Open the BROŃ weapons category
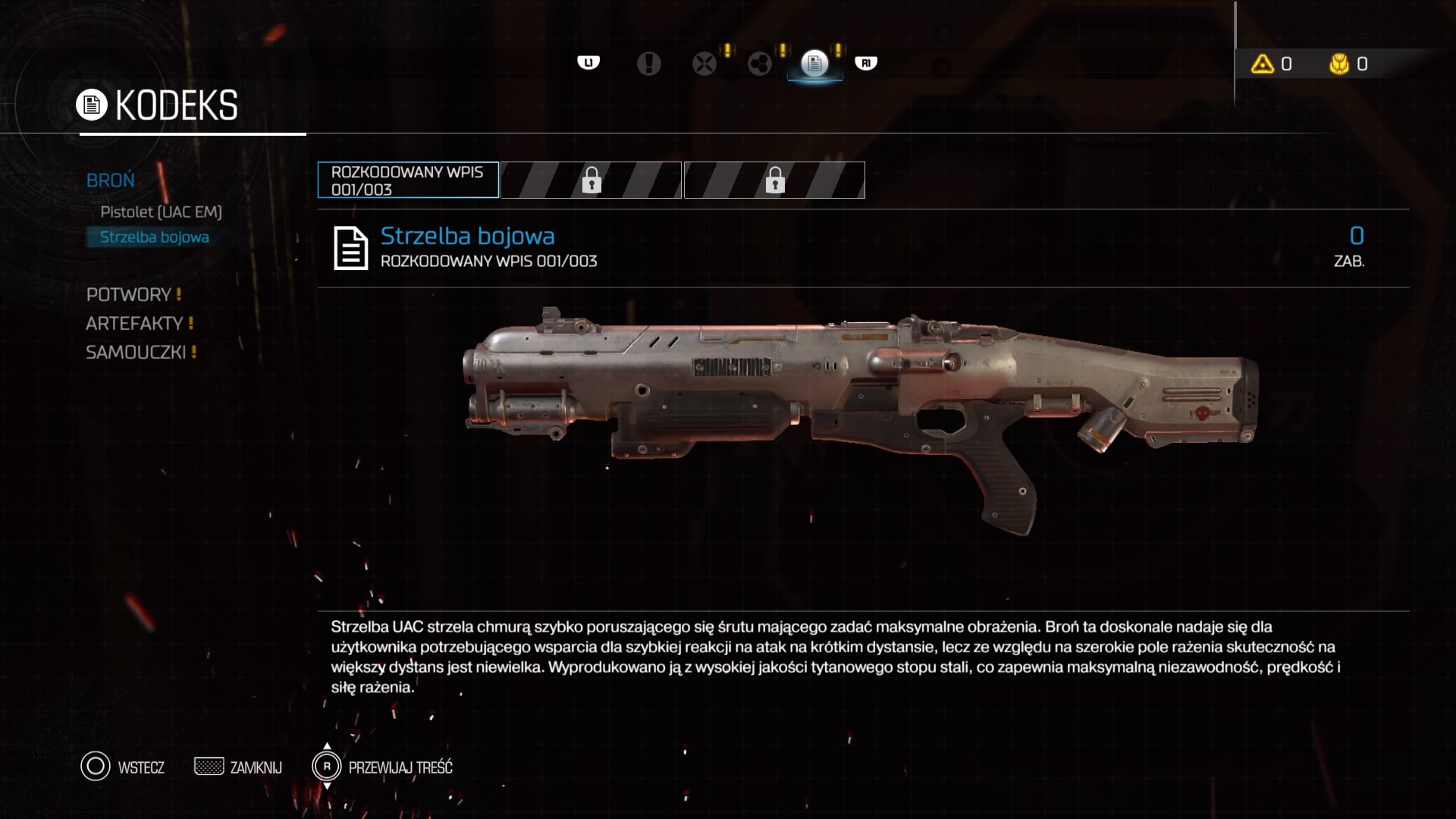 [111, 180]
